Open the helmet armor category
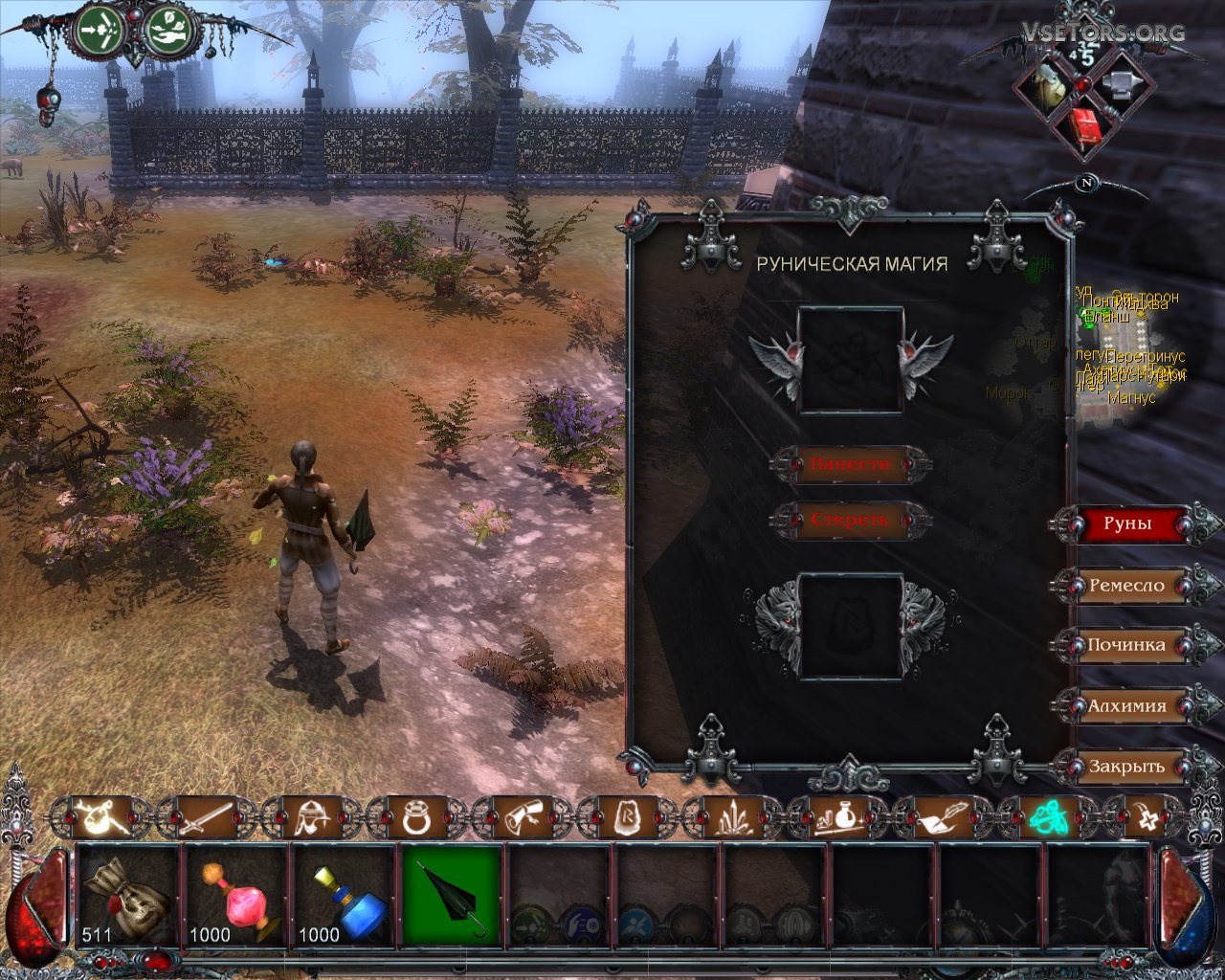Image resolution: width=1225 pixels, height=980 pixels. [x=312, y=817]
